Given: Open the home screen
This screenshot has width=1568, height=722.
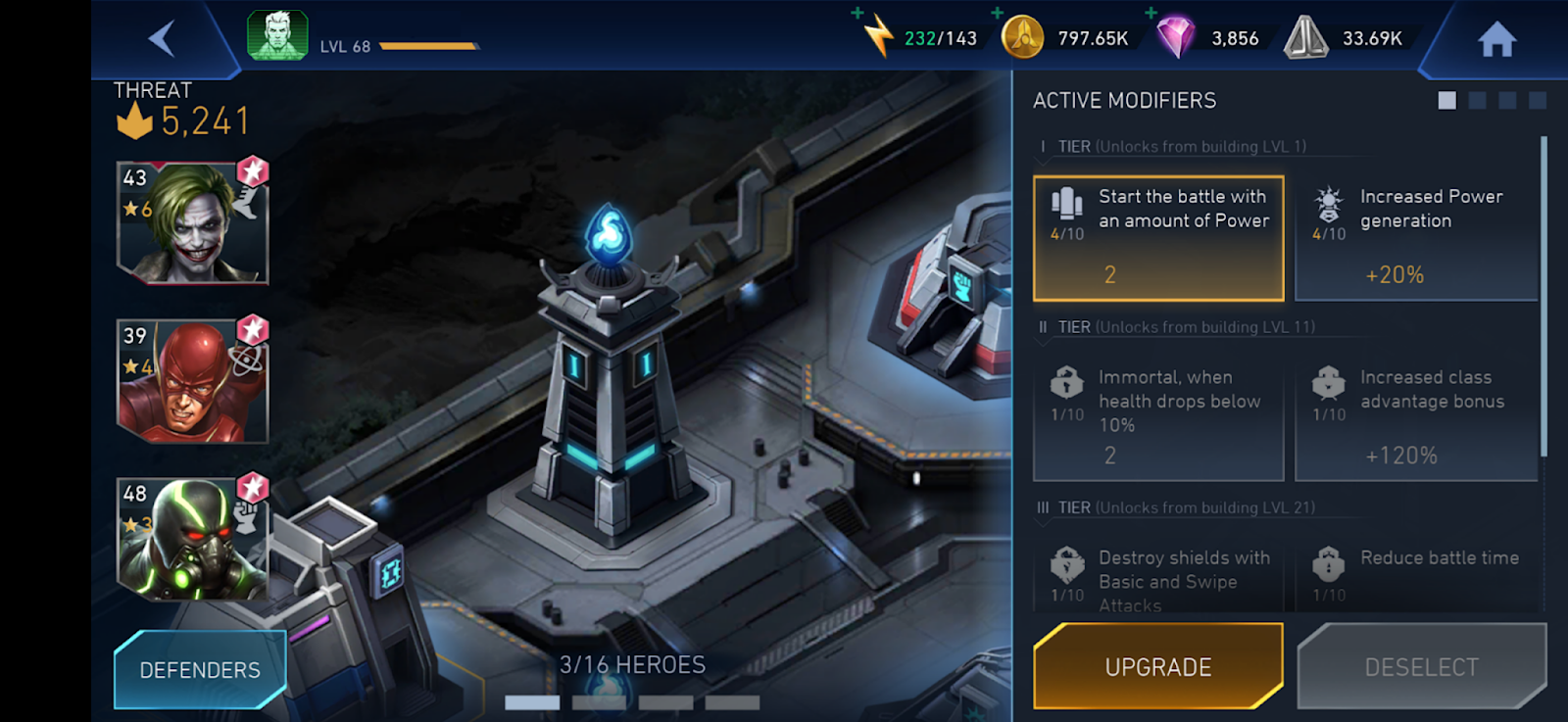Looking at the screenshot, I should click(1496, 40).
